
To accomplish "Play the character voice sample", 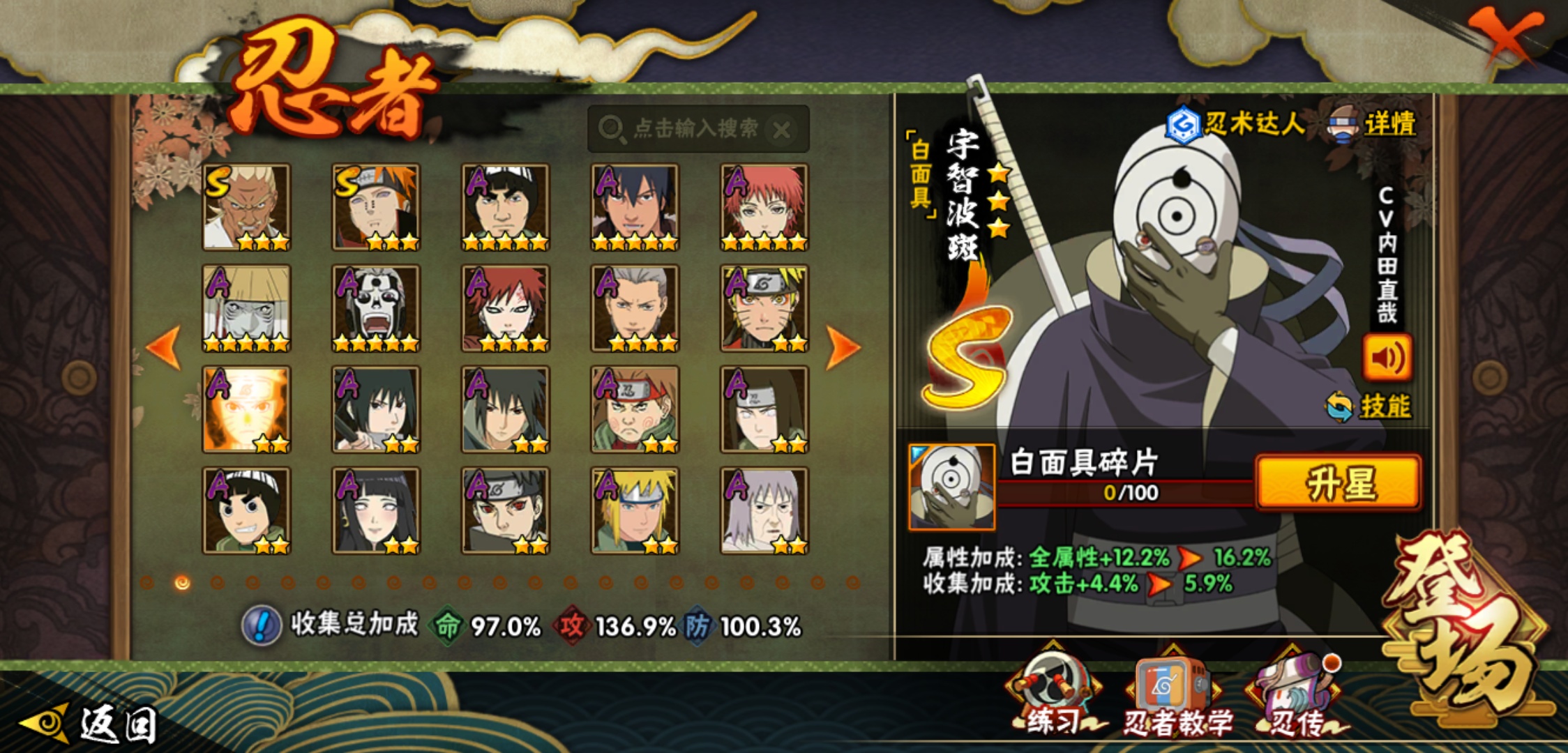I will [x=1387, y=358].
